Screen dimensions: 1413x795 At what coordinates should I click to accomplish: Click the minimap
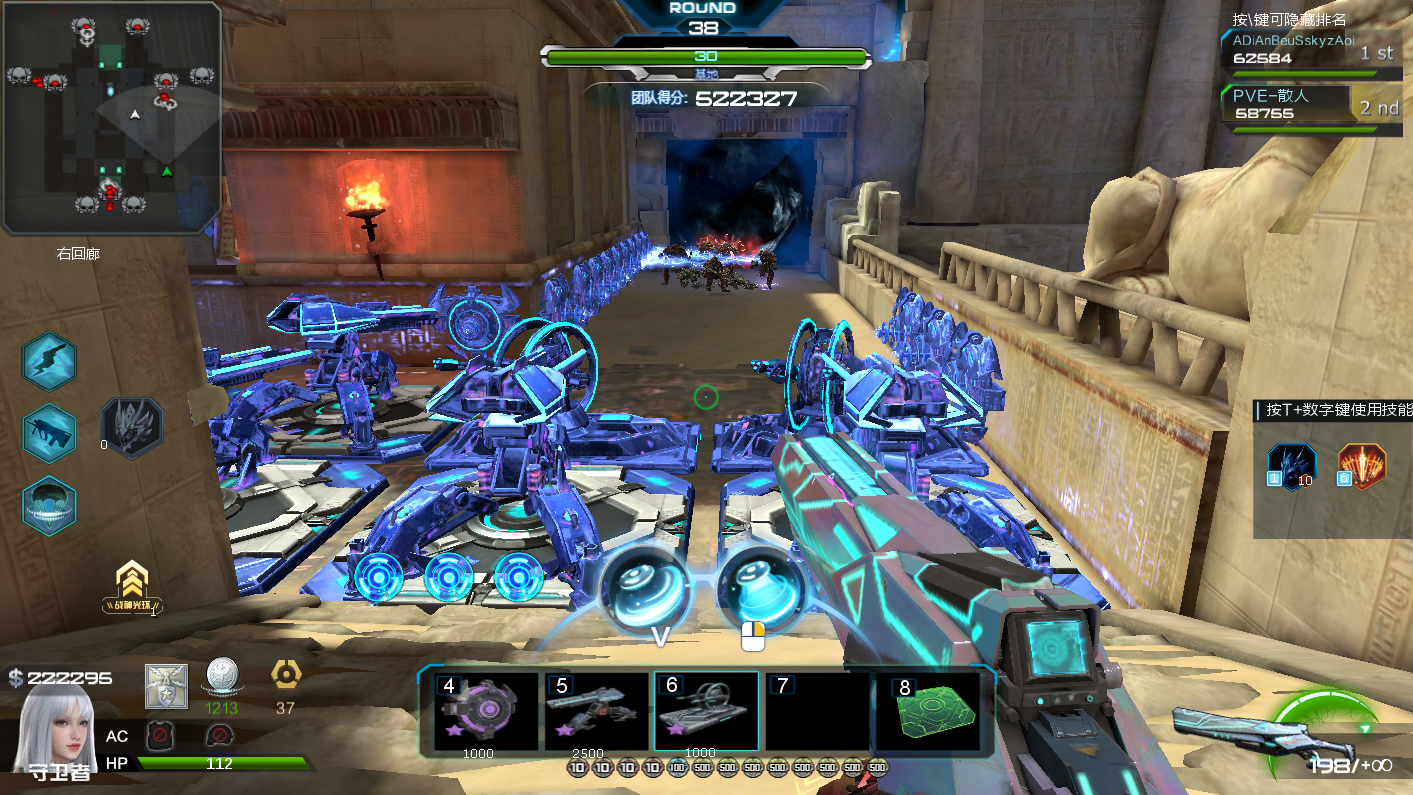pos(111,118)
